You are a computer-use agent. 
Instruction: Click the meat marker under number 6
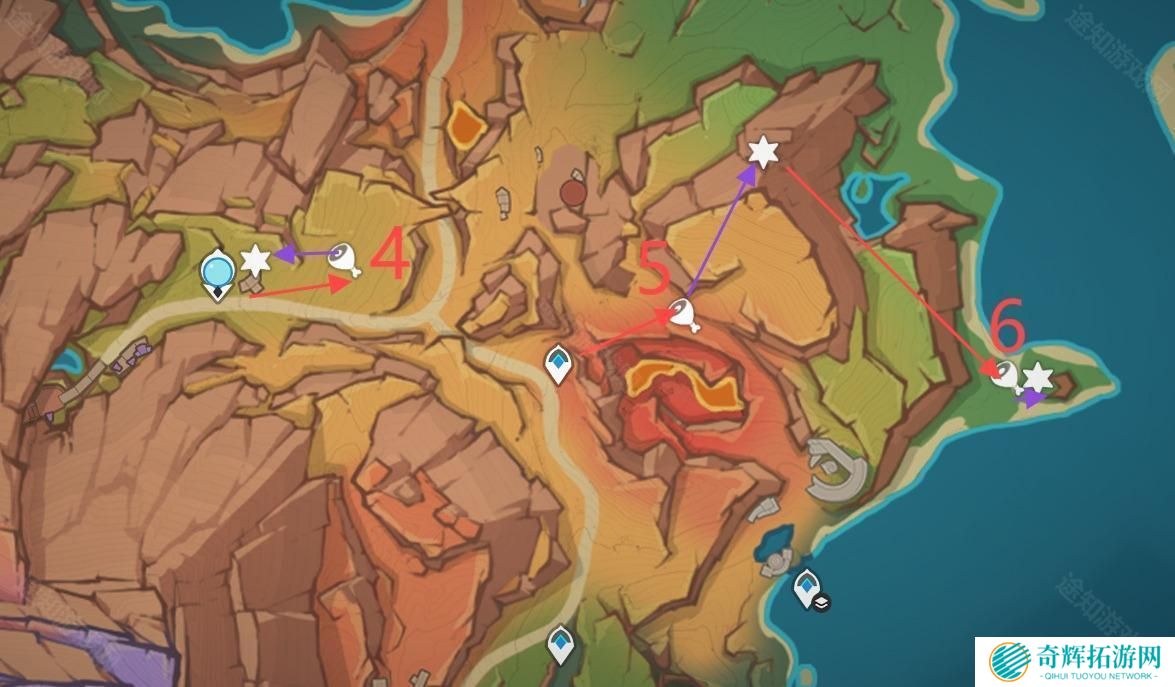click(x=1006, y=375)
